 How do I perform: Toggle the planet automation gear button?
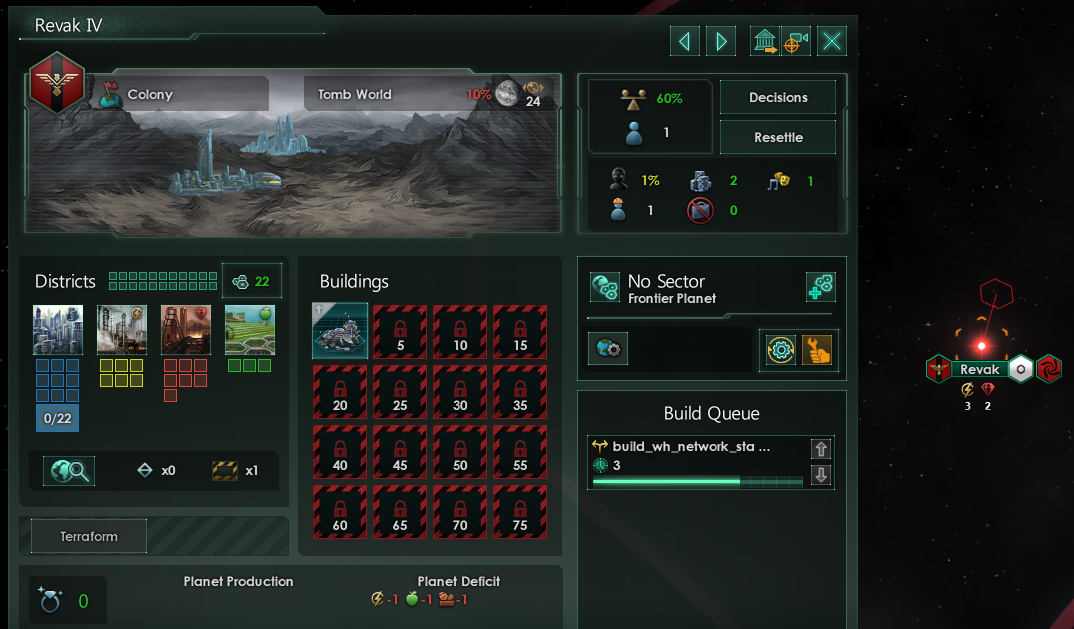781,349
